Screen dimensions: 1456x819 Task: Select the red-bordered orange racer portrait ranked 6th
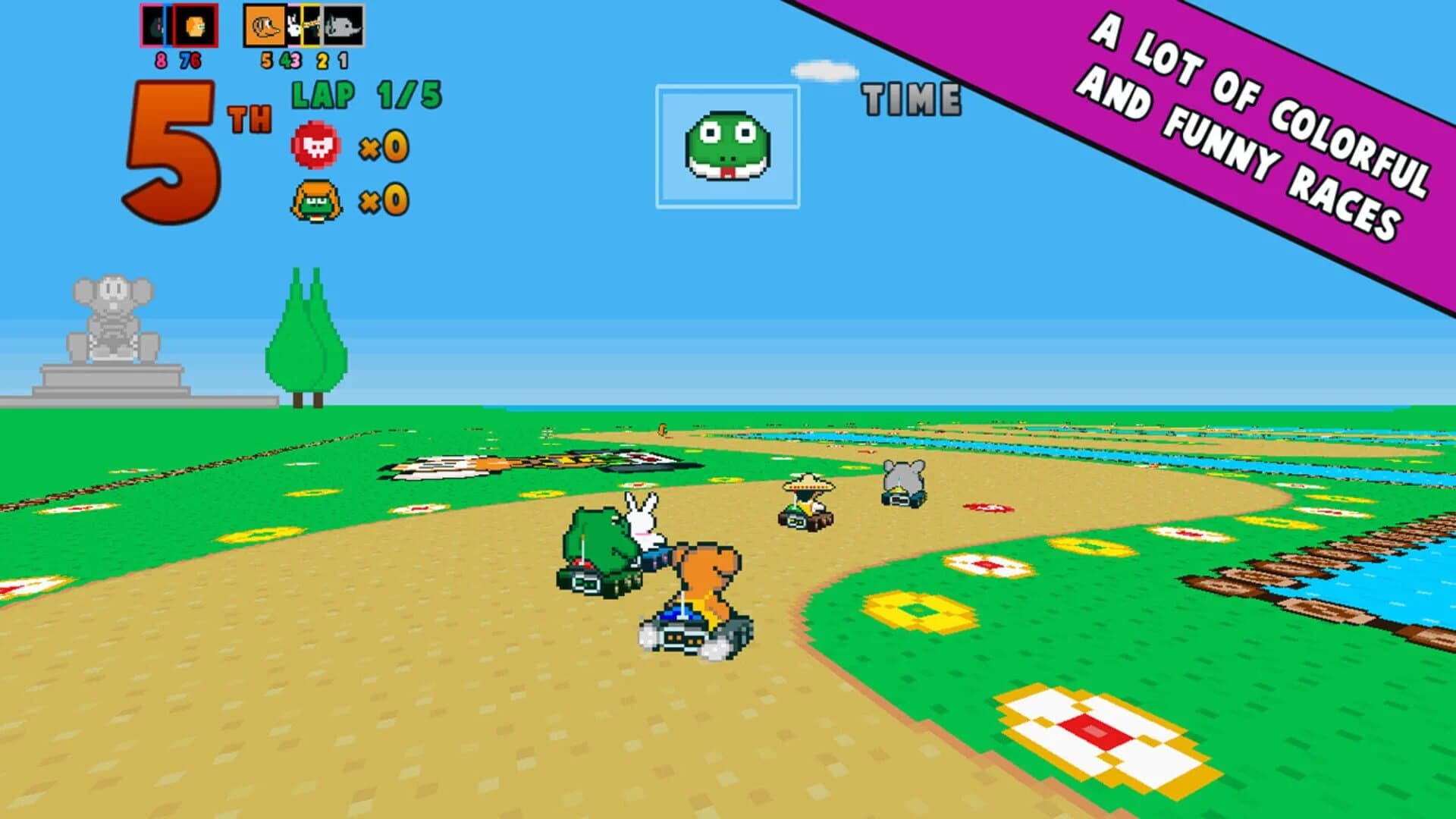pyautogui.click(x=196, y=25)
